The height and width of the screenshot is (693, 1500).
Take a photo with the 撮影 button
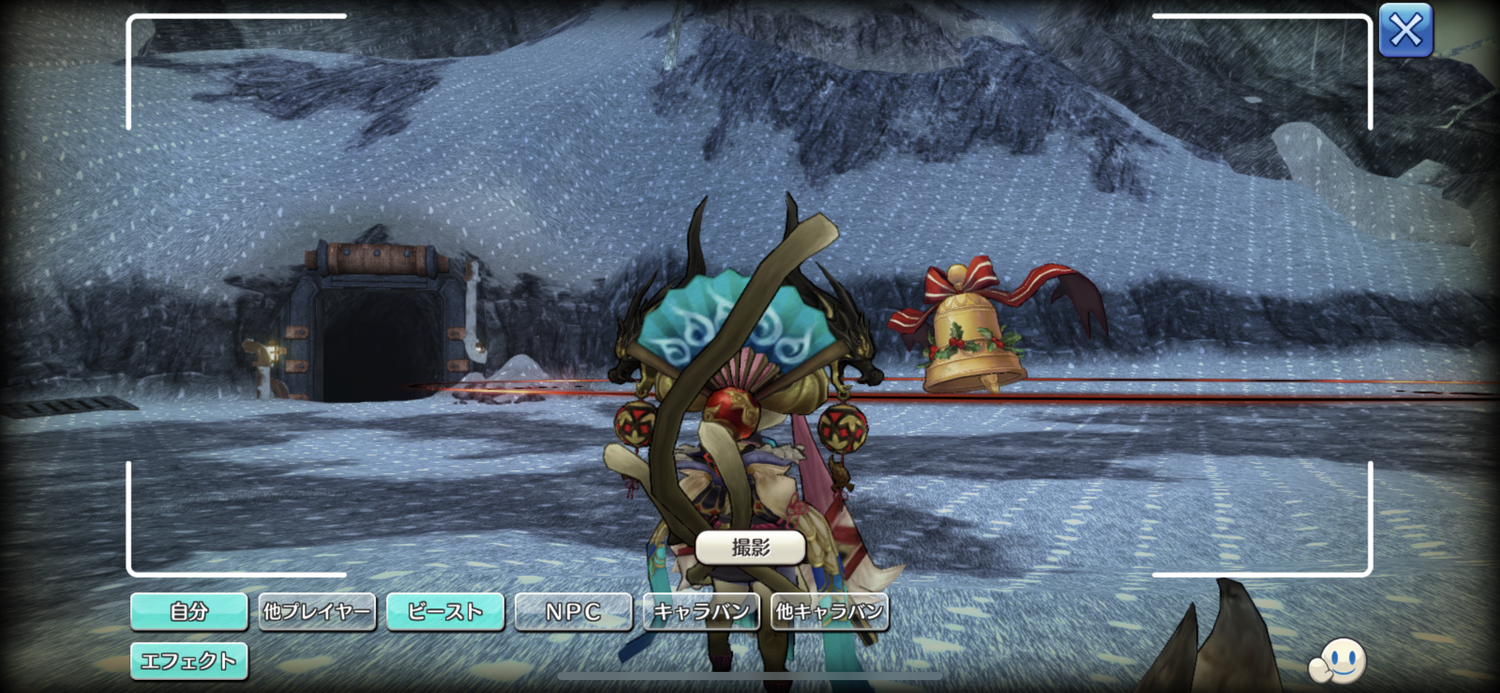pos(750,547)
